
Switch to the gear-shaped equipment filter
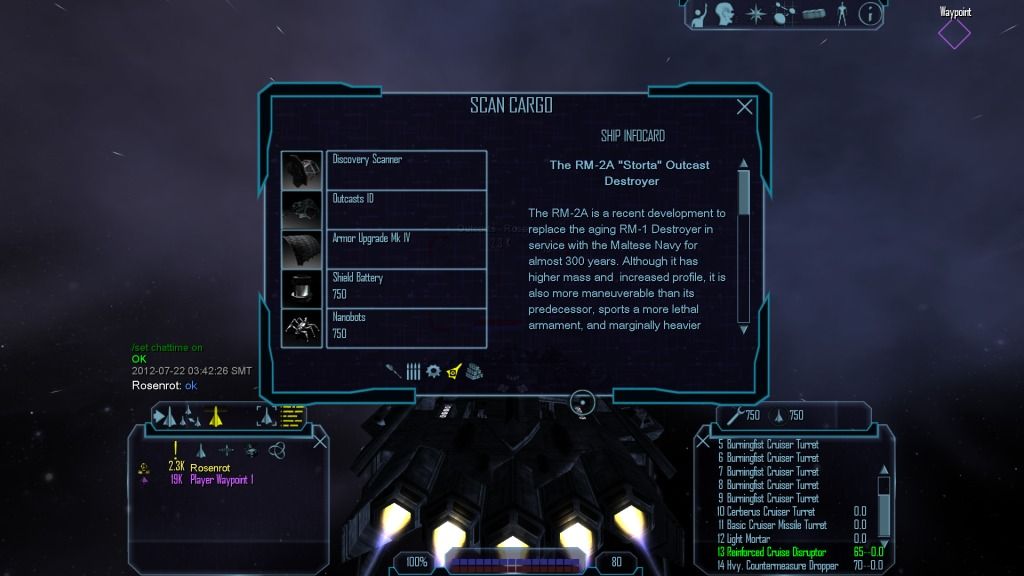tap(433, 371)
